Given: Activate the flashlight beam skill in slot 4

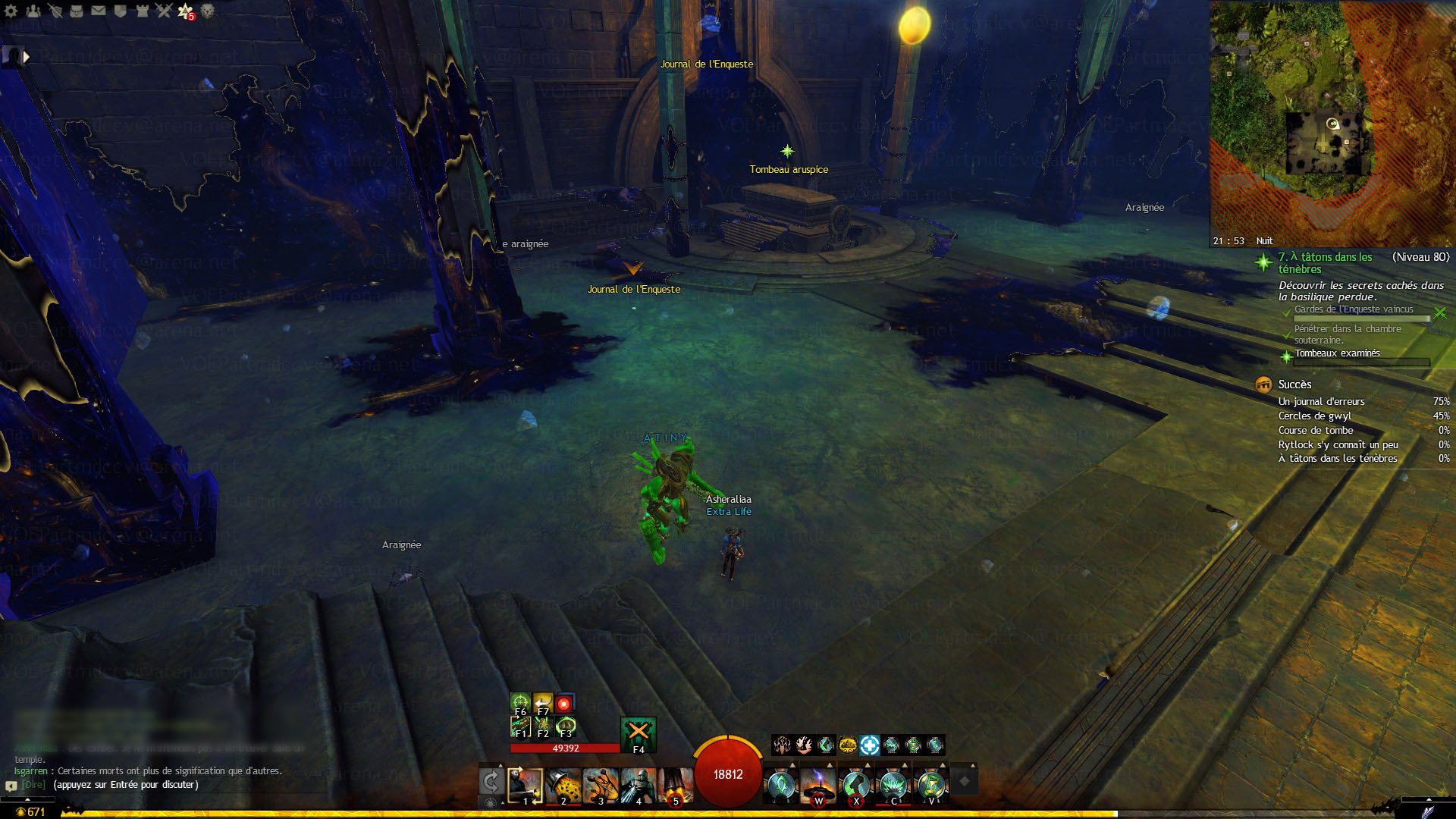Looking at the screenshot, I should (637, 786).
